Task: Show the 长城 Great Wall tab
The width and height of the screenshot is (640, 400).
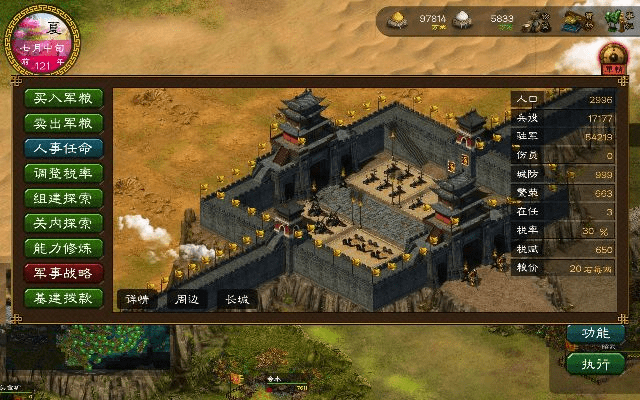Action: pos(237,298)
